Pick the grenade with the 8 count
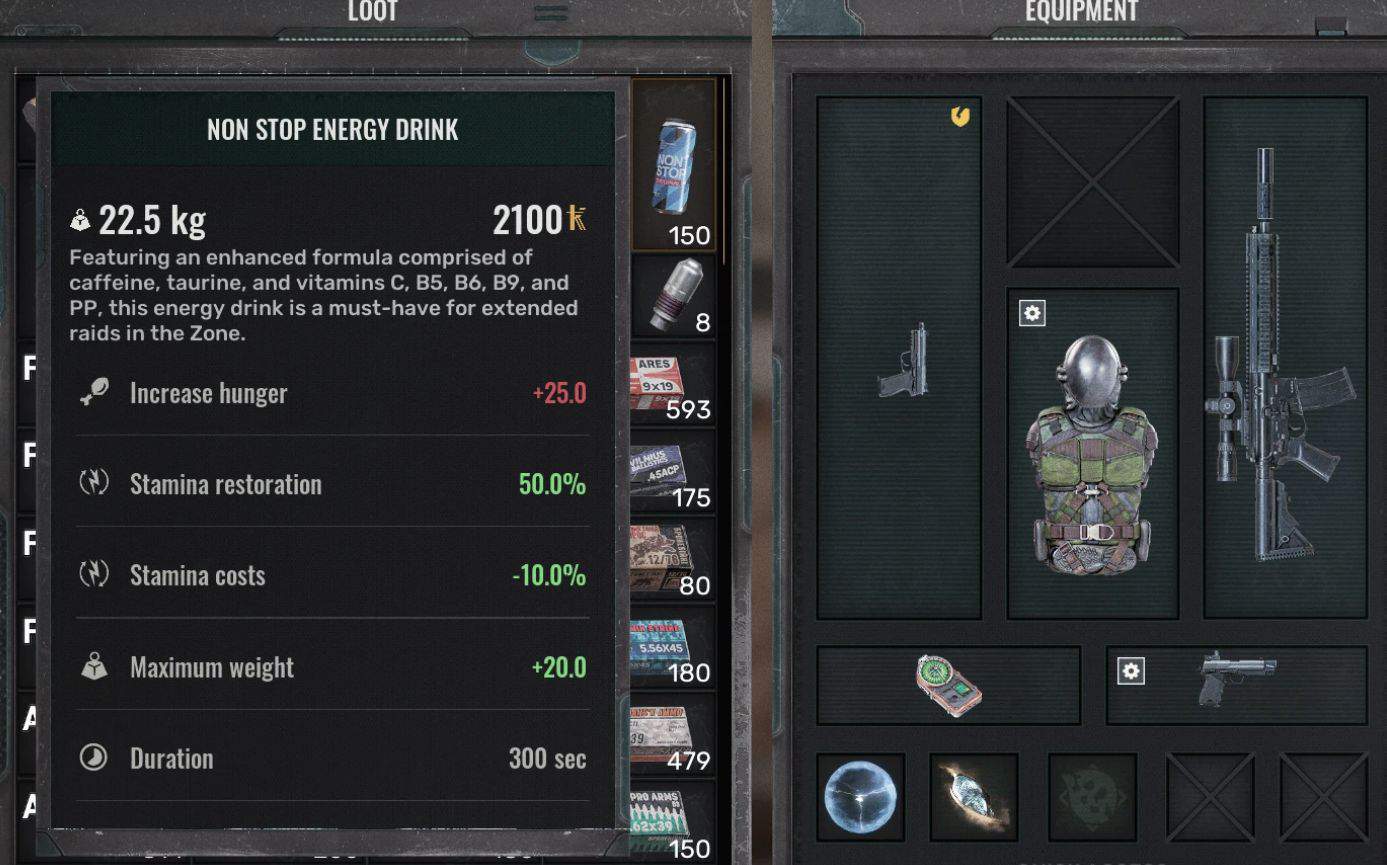 click(x=672, y=296)
